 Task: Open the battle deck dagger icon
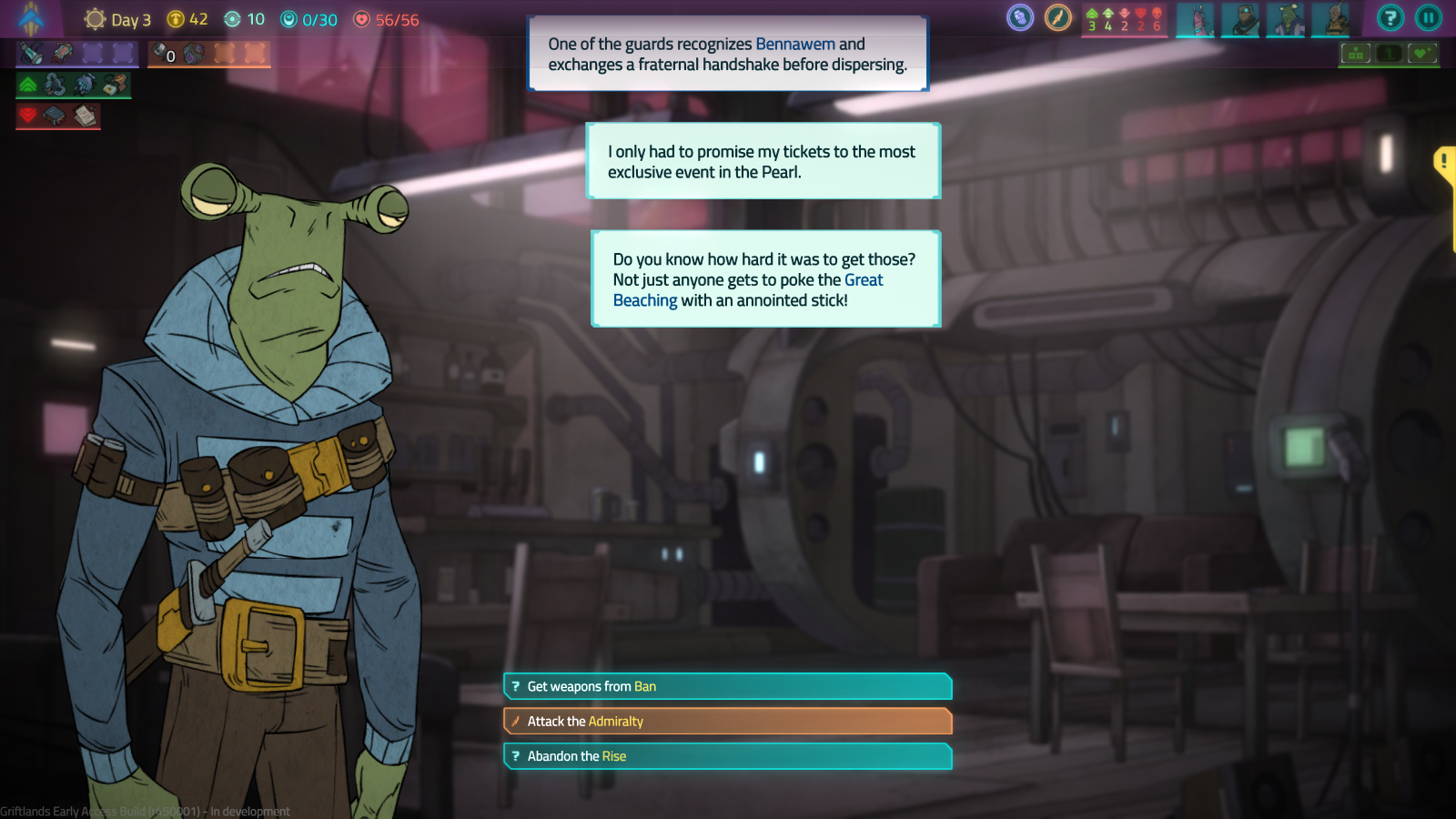1058,17
